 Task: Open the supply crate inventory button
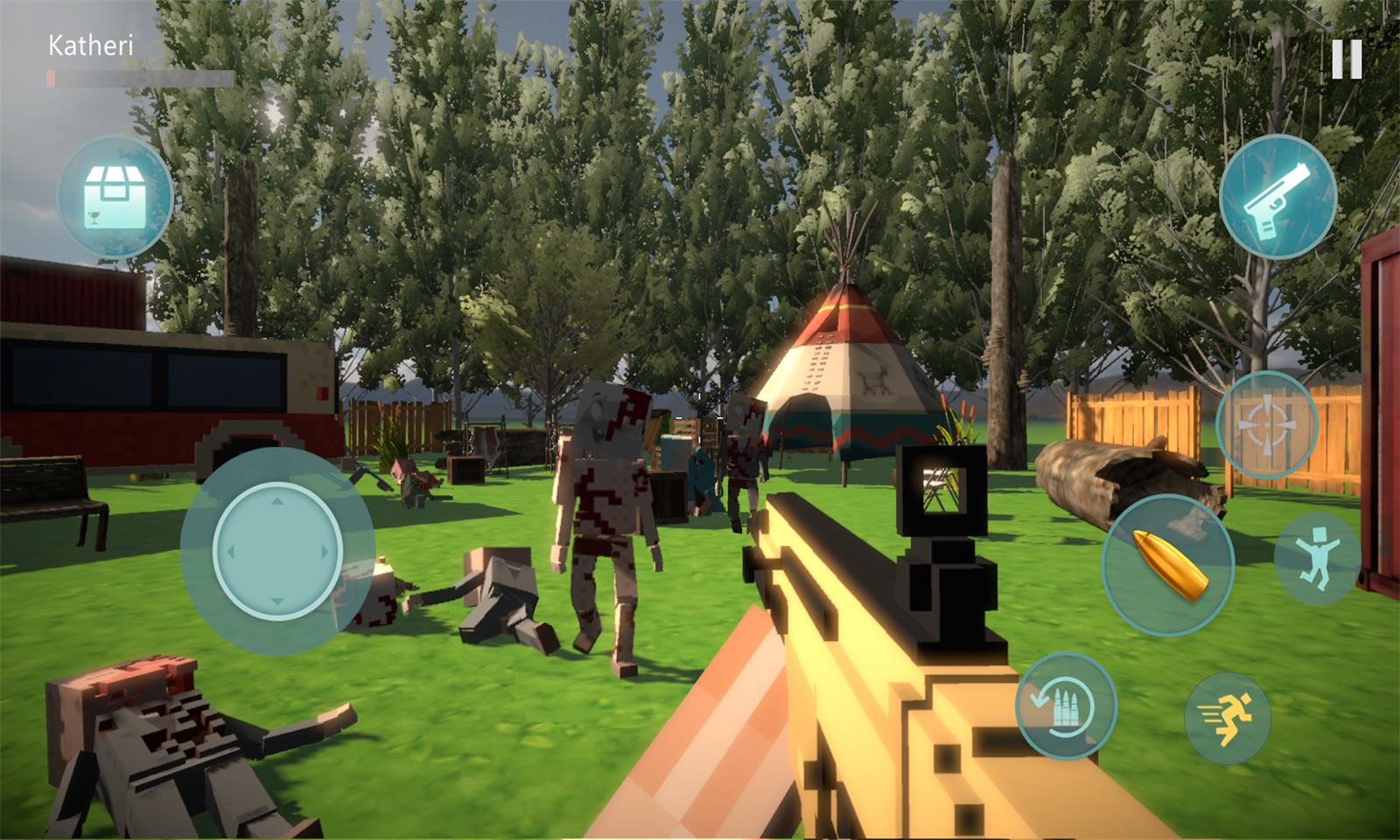point(115,197)
